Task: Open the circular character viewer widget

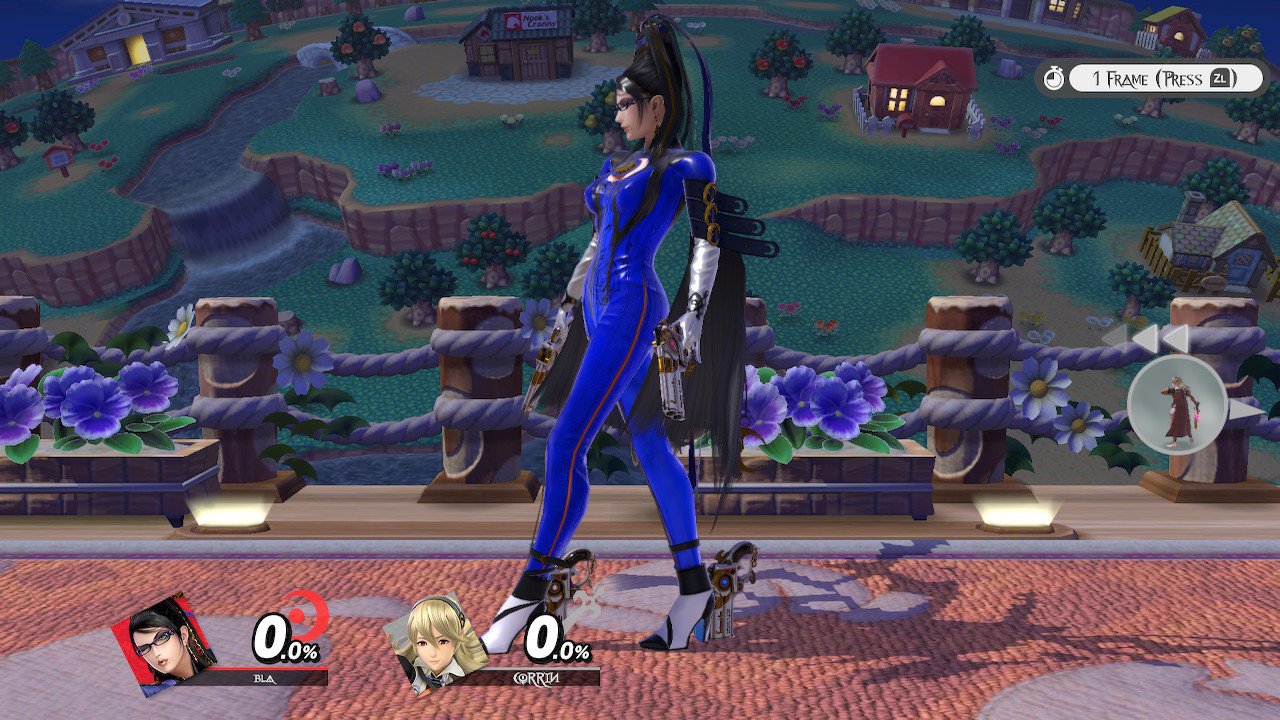Action: coord(1180,406)
